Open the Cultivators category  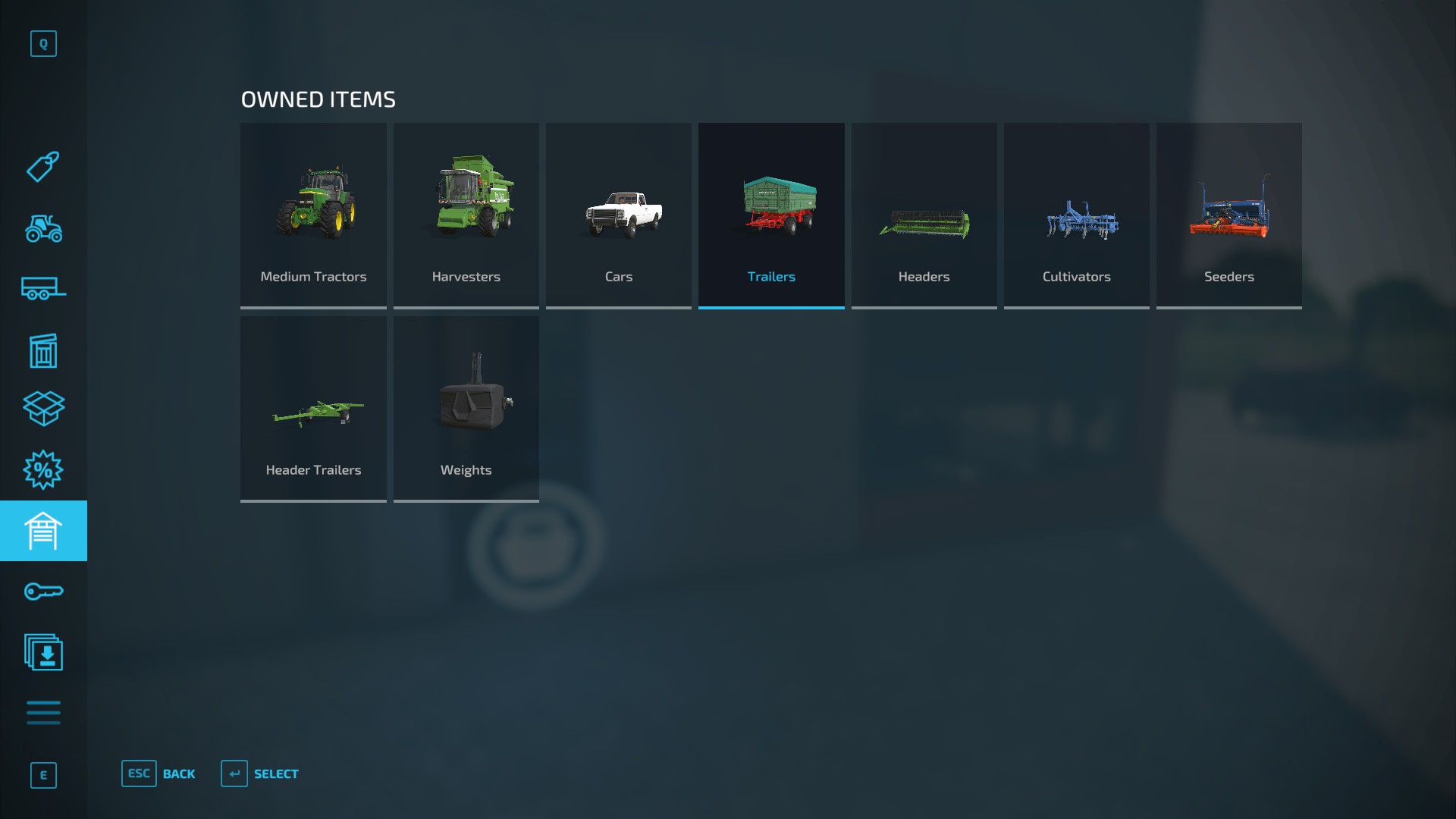[1076, 215]
